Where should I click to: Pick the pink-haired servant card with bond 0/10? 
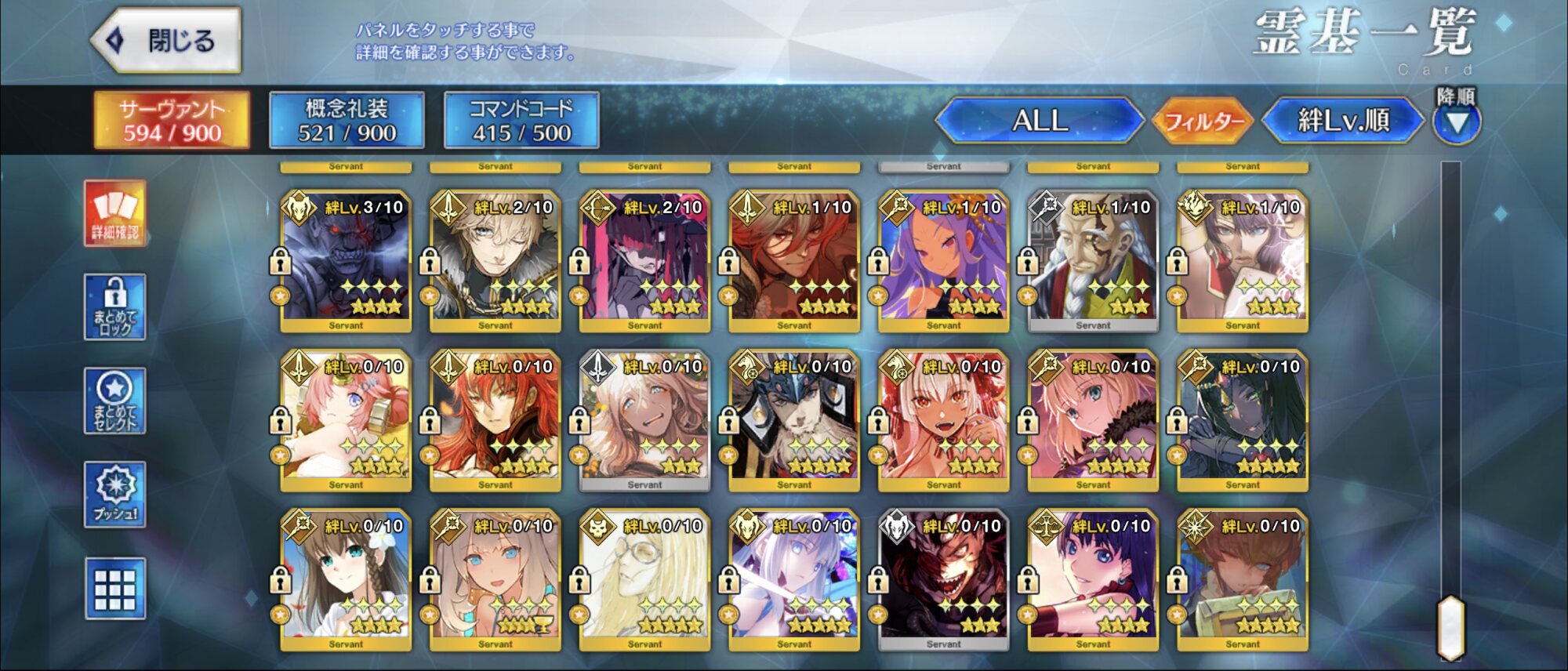coord(346,420)
